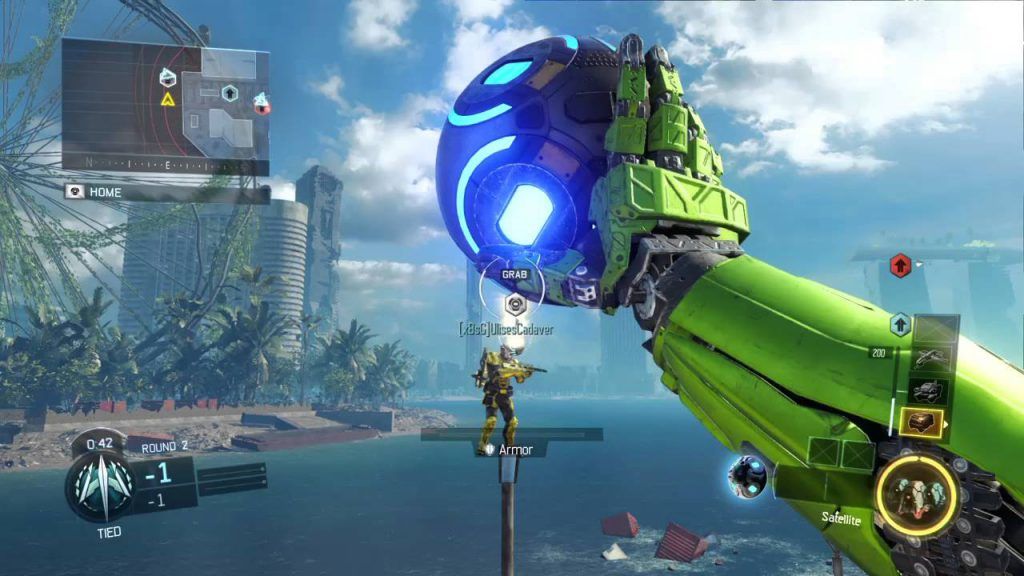Click the minimap in the corner
1024x576 pixels.
(x=165, y=105)
